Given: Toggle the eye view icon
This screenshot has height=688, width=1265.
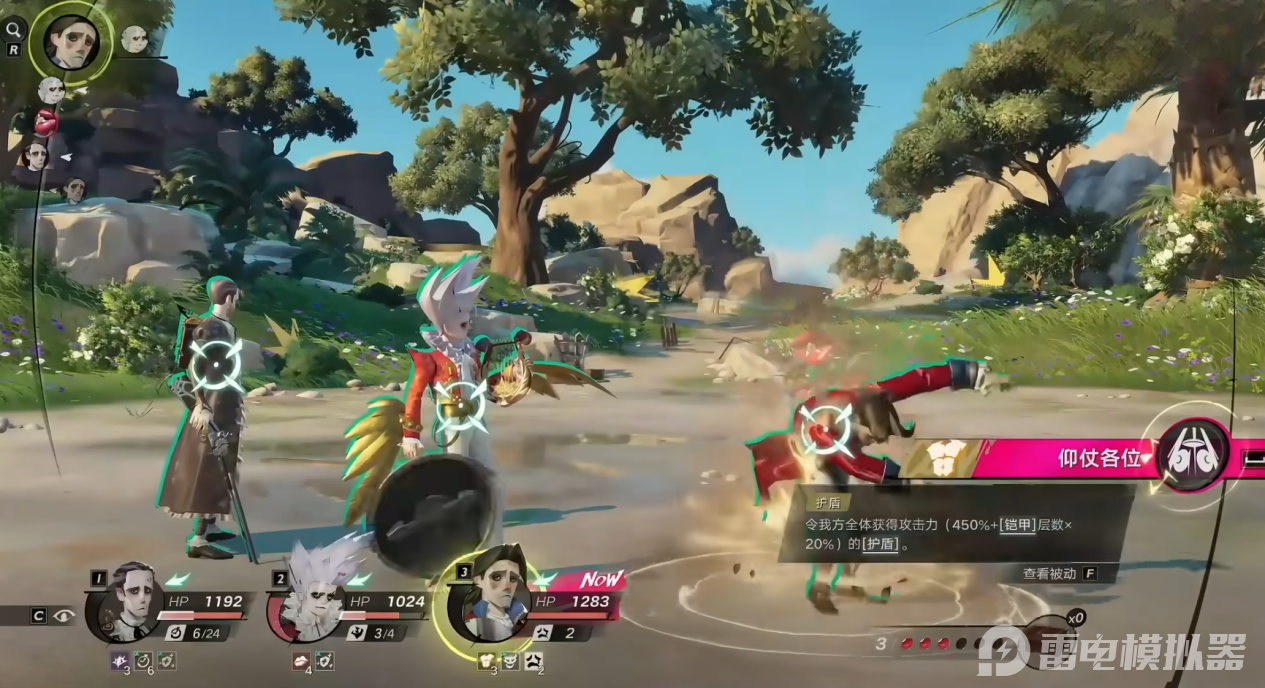Looking at the screenshot, I should pos(66,615).
